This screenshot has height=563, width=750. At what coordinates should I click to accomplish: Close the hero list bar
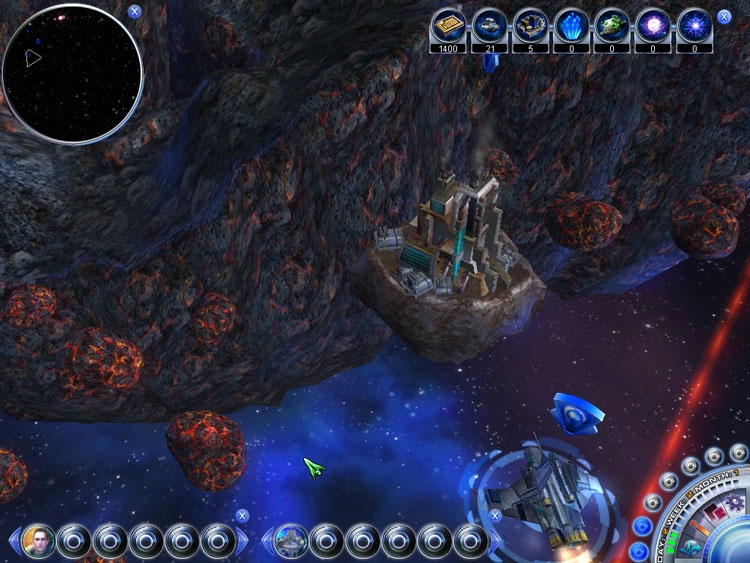241,516
